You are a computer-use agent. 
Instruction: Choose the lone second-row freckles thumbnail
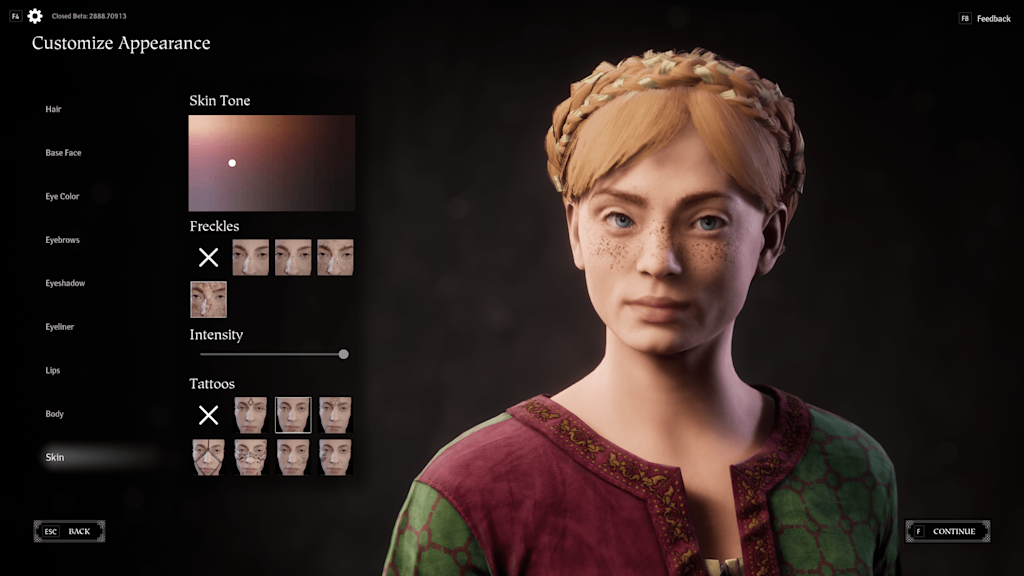[x=208, y=299]
